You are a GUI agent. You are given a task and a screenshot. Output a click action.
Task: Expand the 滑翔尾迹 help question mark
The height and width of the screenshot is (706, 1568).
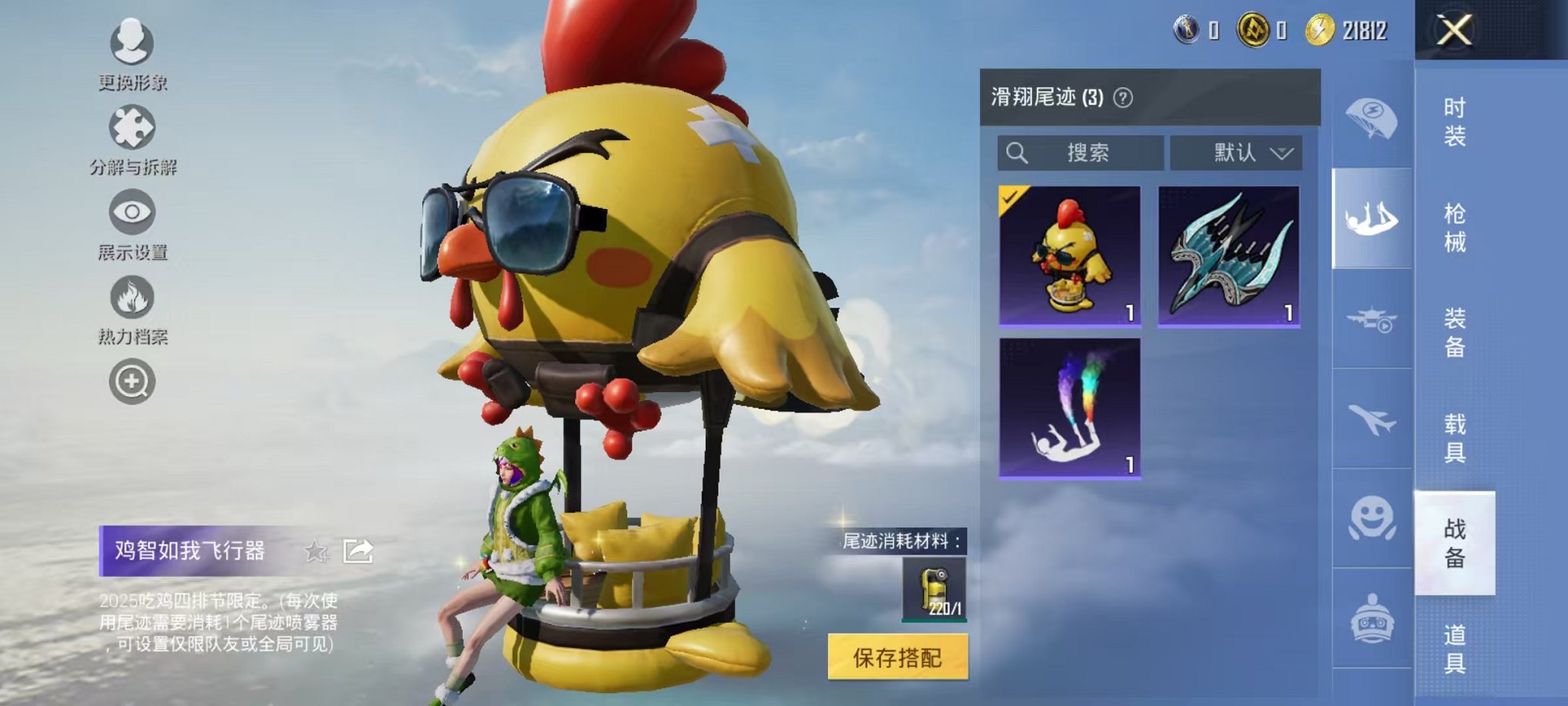click(1121, 97)
